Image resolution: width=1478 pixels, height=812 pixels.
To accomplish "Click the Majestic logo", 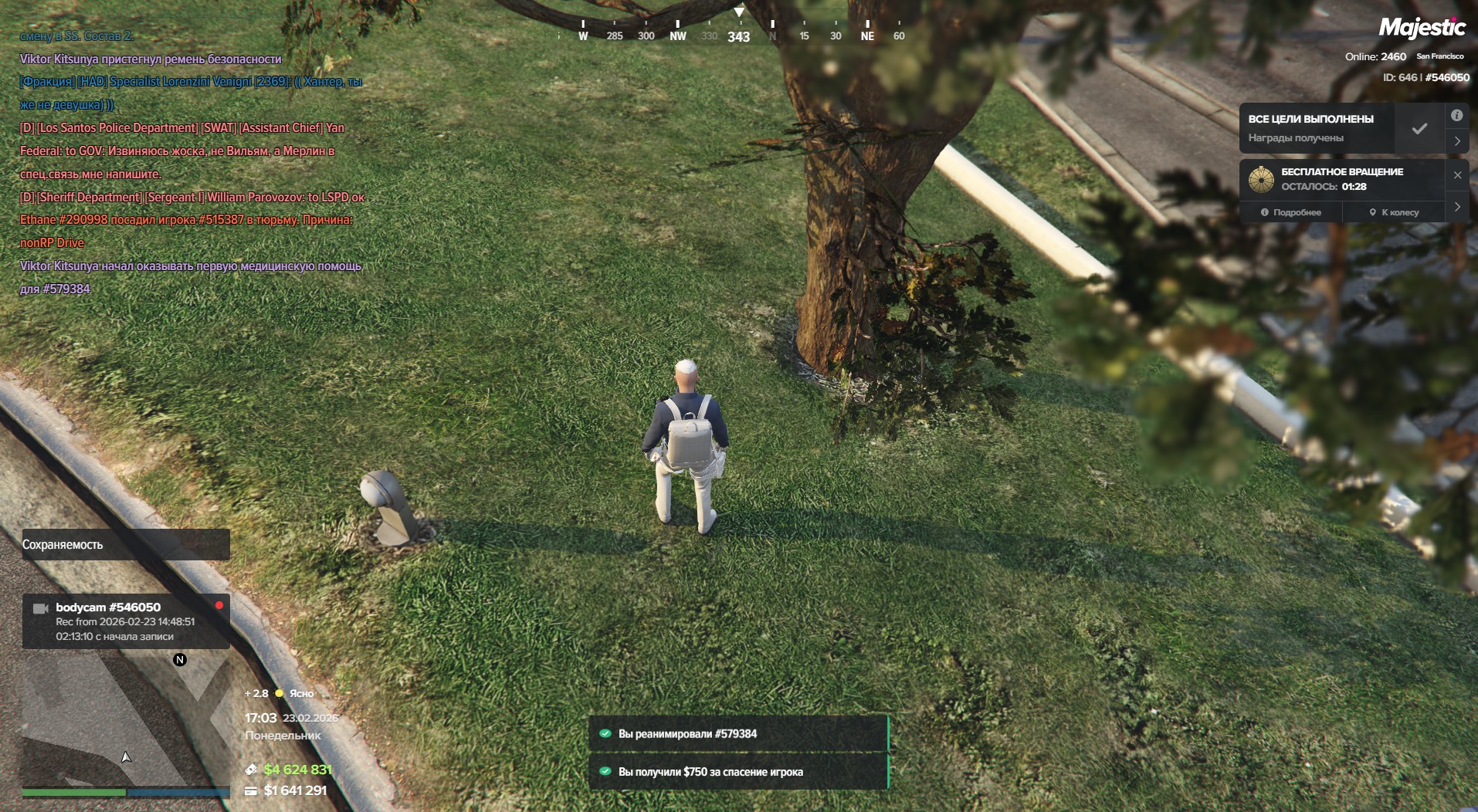I will pyautogui.click(x=1422, y=28).
